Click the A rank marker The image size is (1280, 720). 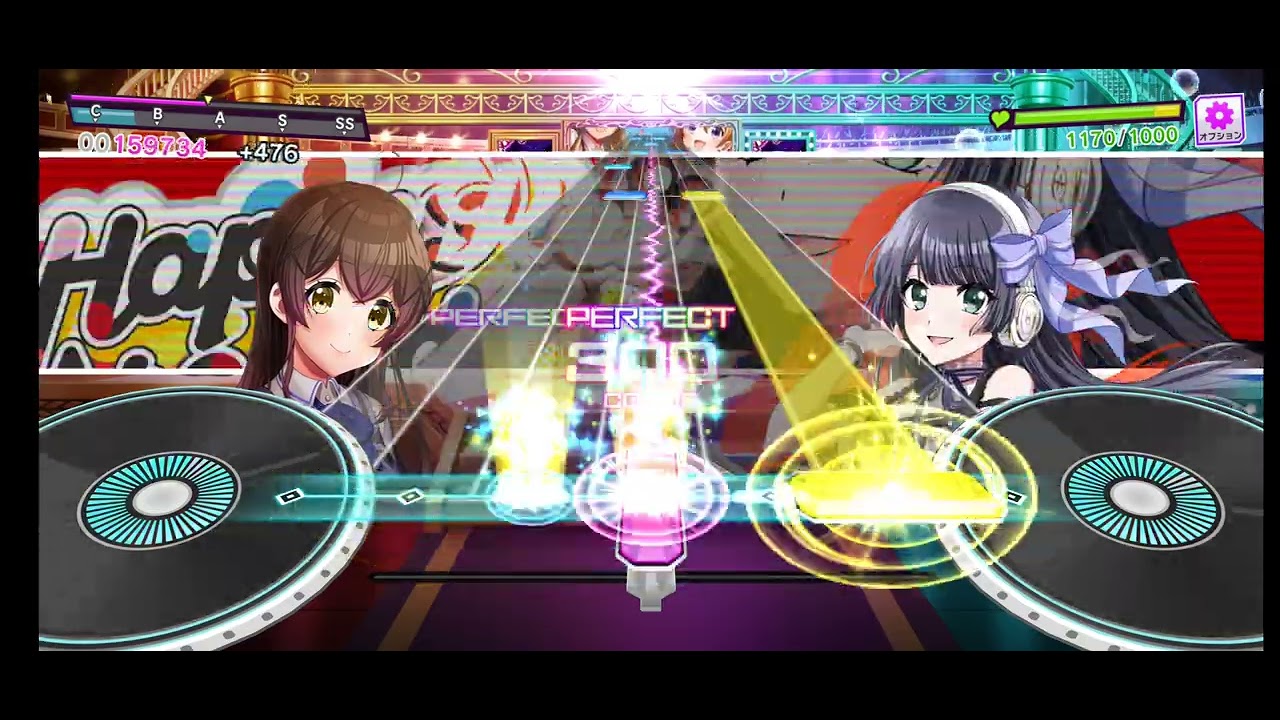coord(220,118)
